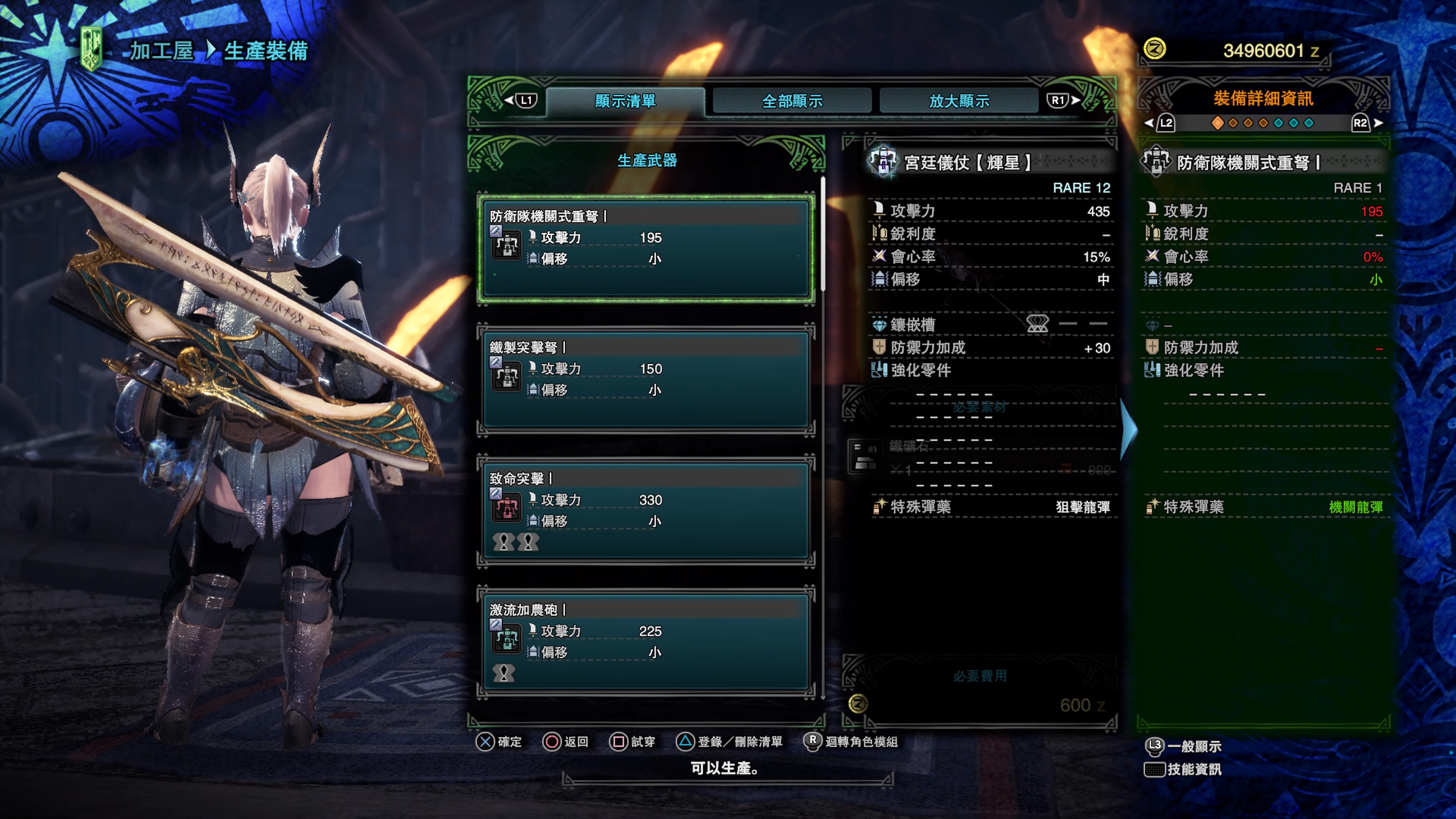The width and height of the screenshot is (1456, 819).
Task: Select the 放大顯示 tab
Action: 959,101
